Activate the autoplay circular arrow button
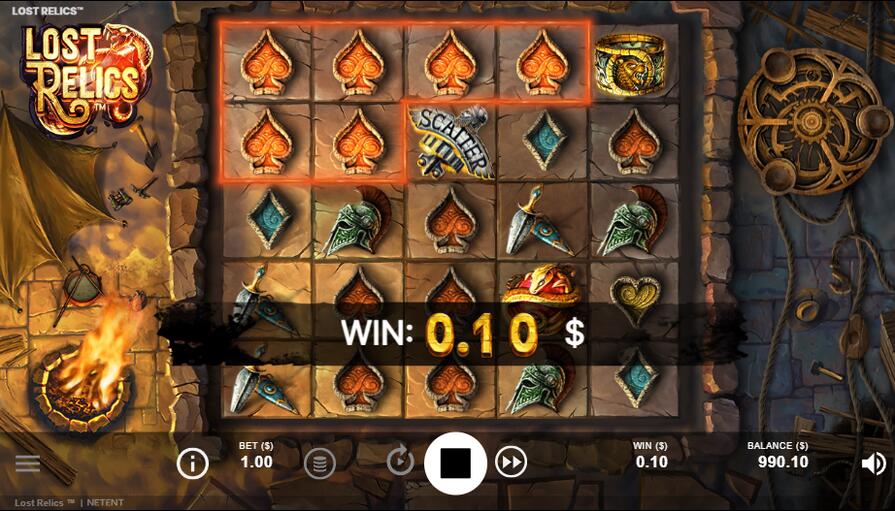 pos(400,461)
